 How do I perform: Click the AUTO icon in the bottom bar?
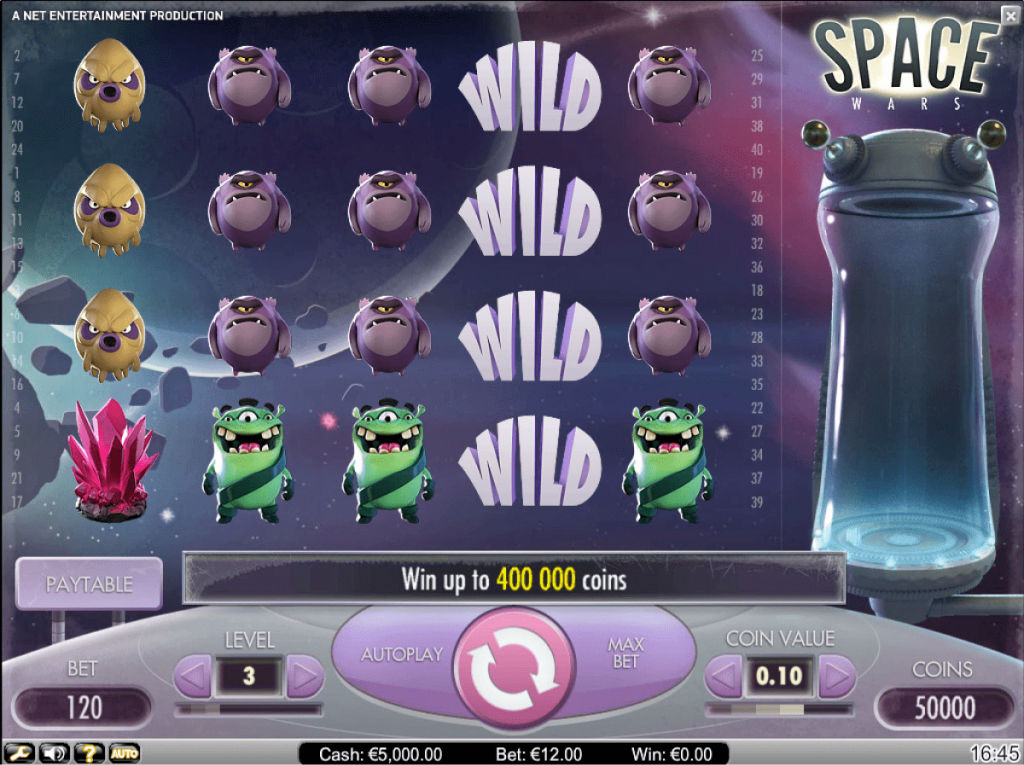pyautogui.click(x=124, y=753)
